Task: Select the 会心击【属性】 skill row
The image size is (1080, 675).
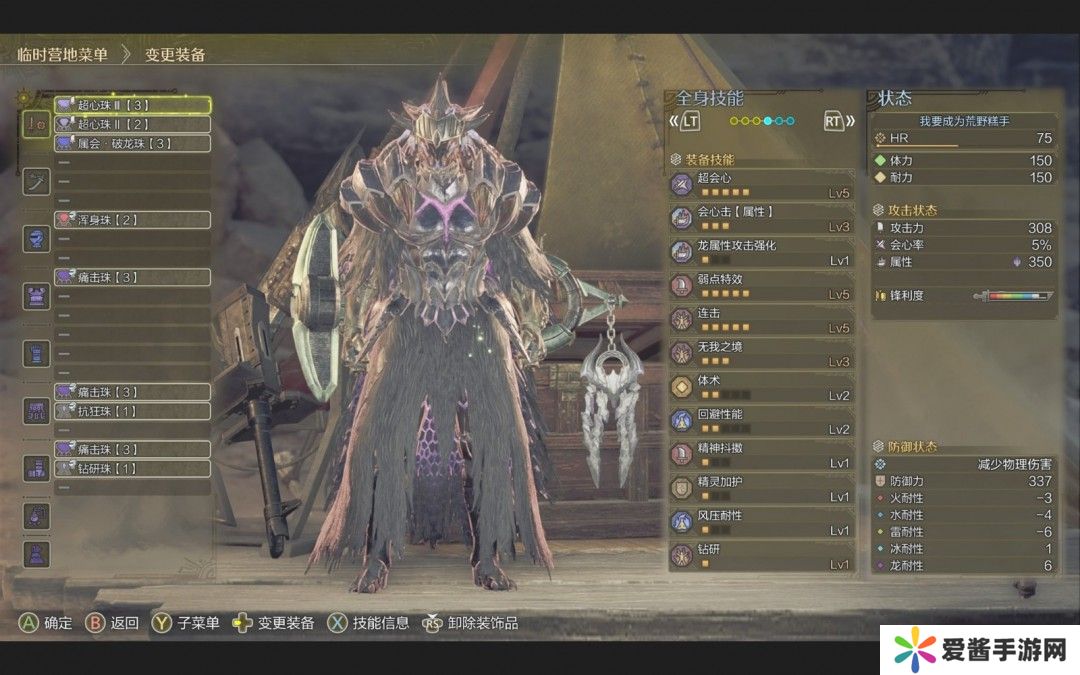Action: (x=762, y=218)
